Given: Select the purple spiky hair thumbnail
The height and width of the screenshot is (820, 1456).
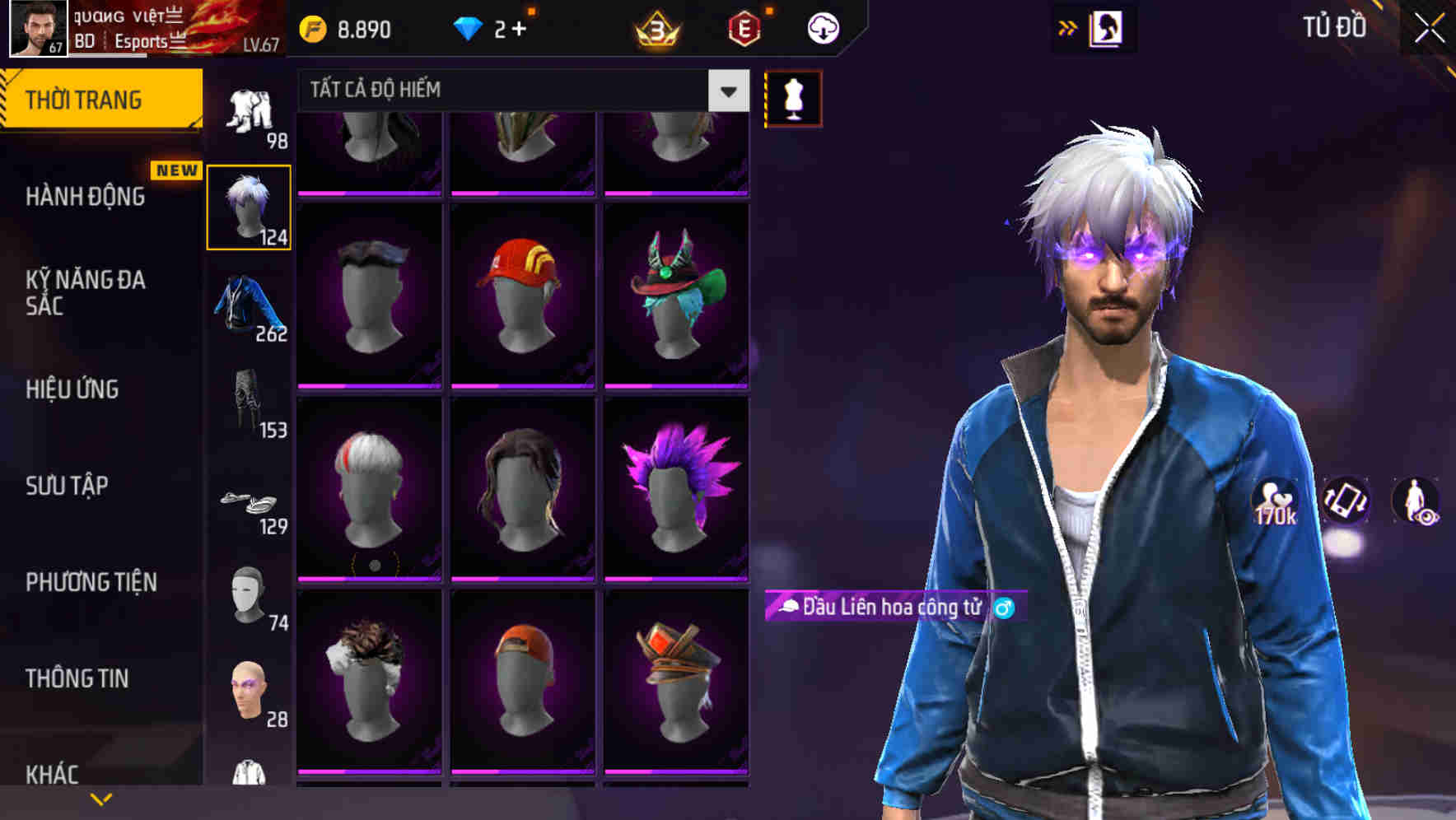Looking at the screenshot, I should (x=677, y=486).
